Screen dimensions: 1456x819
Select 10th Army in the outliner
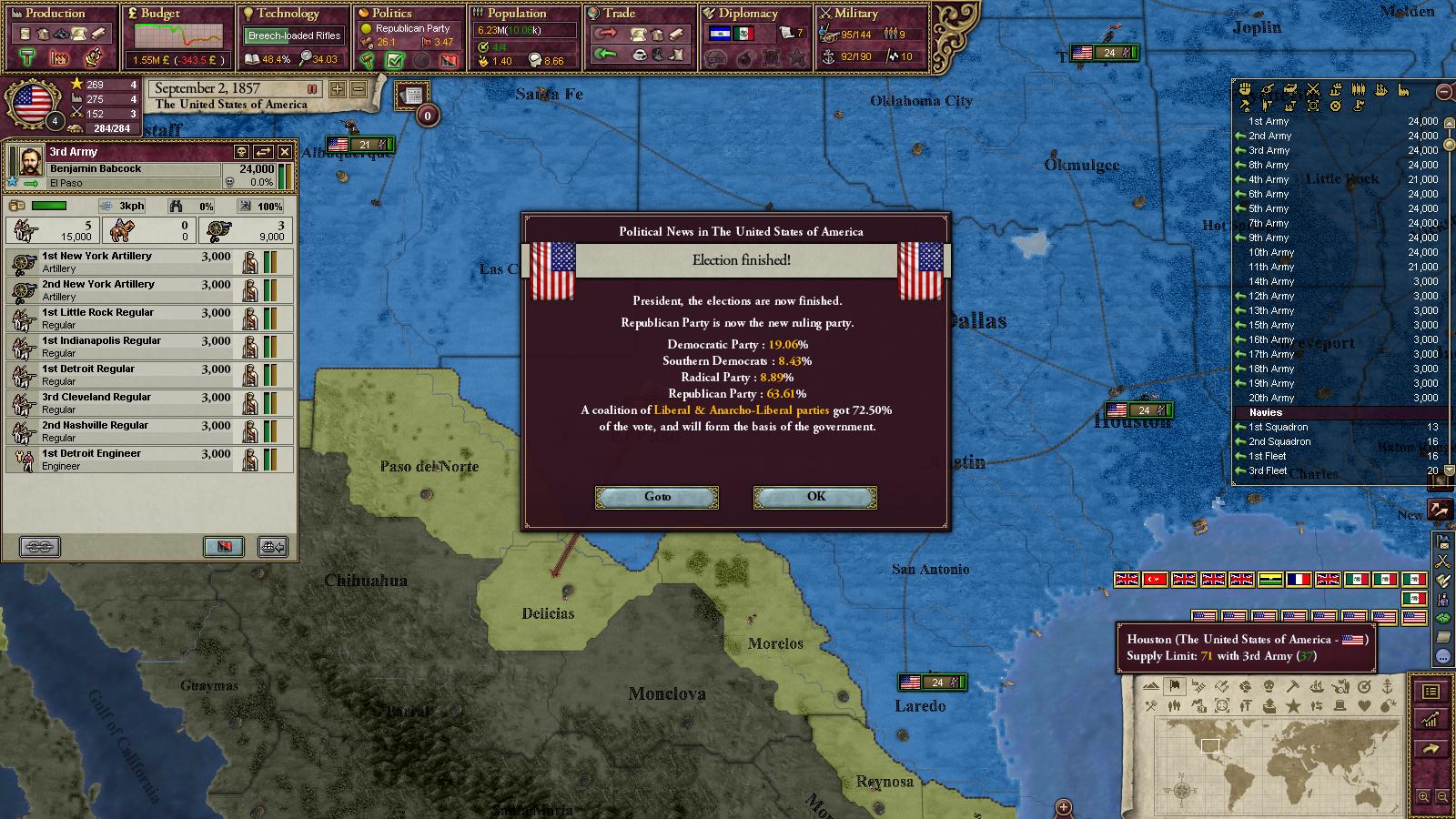click(1270, 252)
